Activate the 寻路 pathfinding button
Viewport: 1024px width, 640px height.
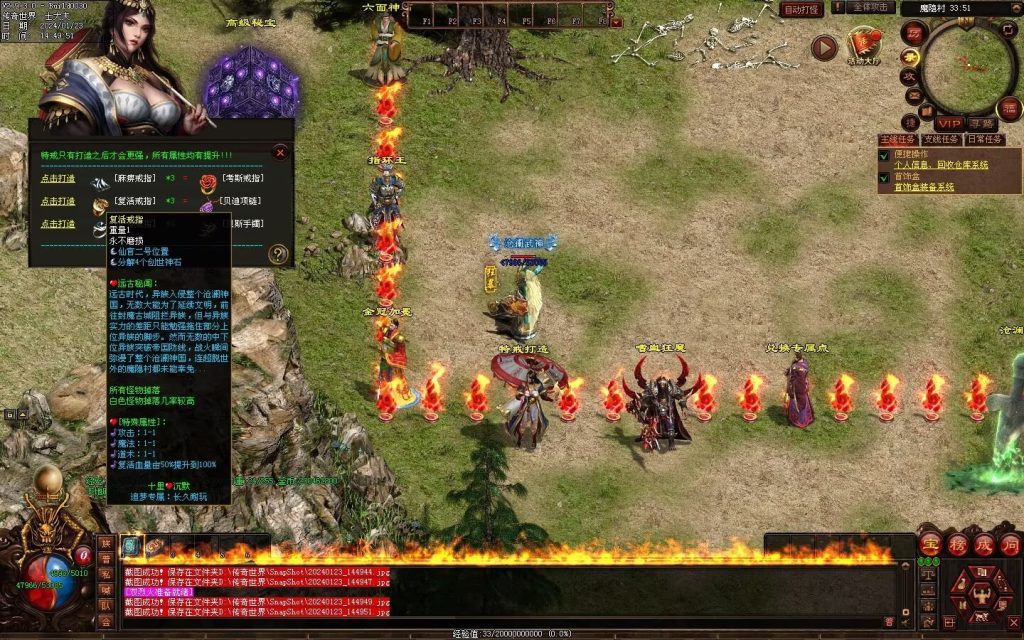coord(982,123)
